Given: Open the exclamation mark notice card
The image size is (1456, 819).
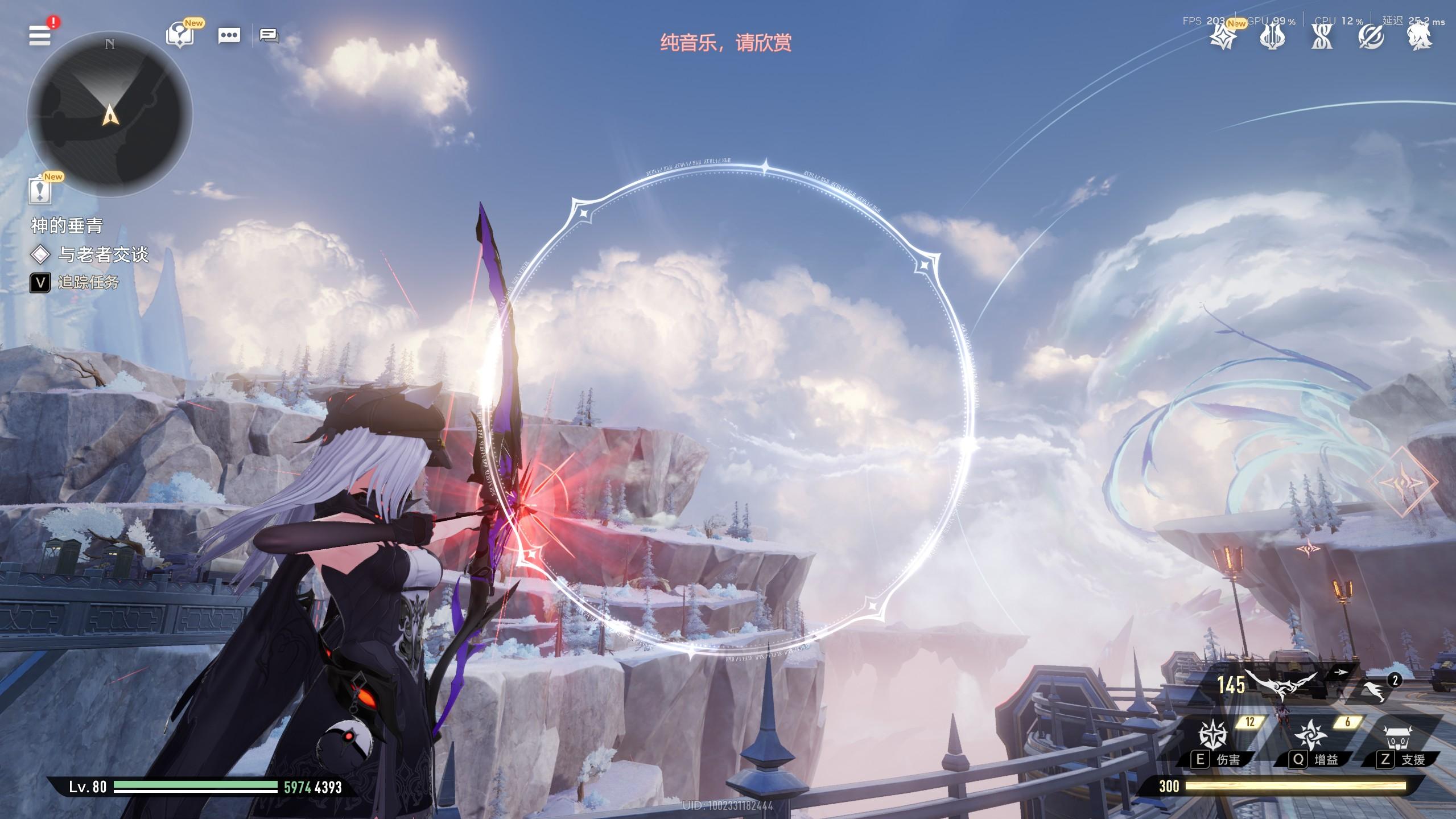Looking at the screenshot, I should [39, 190].
